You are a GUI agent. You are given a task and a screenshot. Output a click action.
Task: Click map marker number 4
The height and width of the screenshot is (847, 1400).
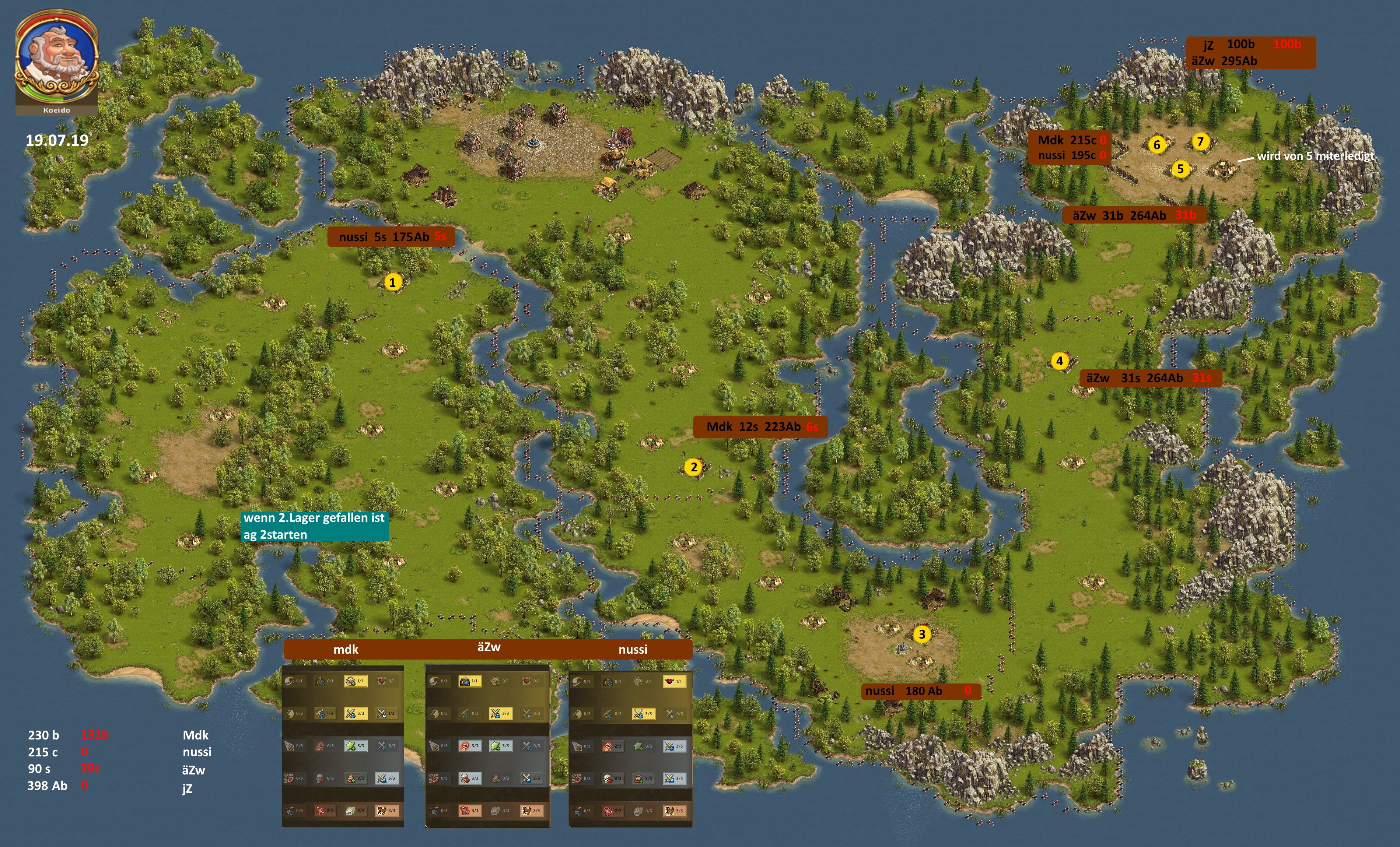[x=1059, y=361]
